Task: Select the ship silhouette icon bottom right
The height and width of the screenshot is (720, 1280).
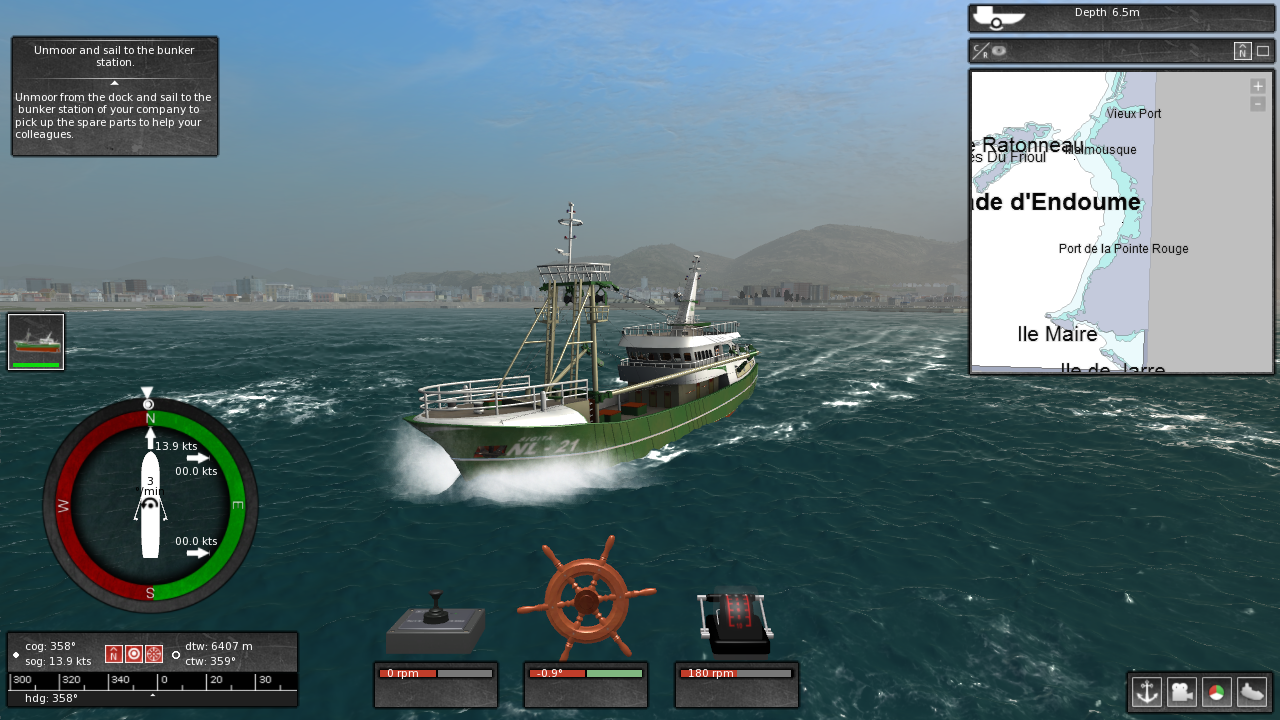Action: coord(1252,692)
